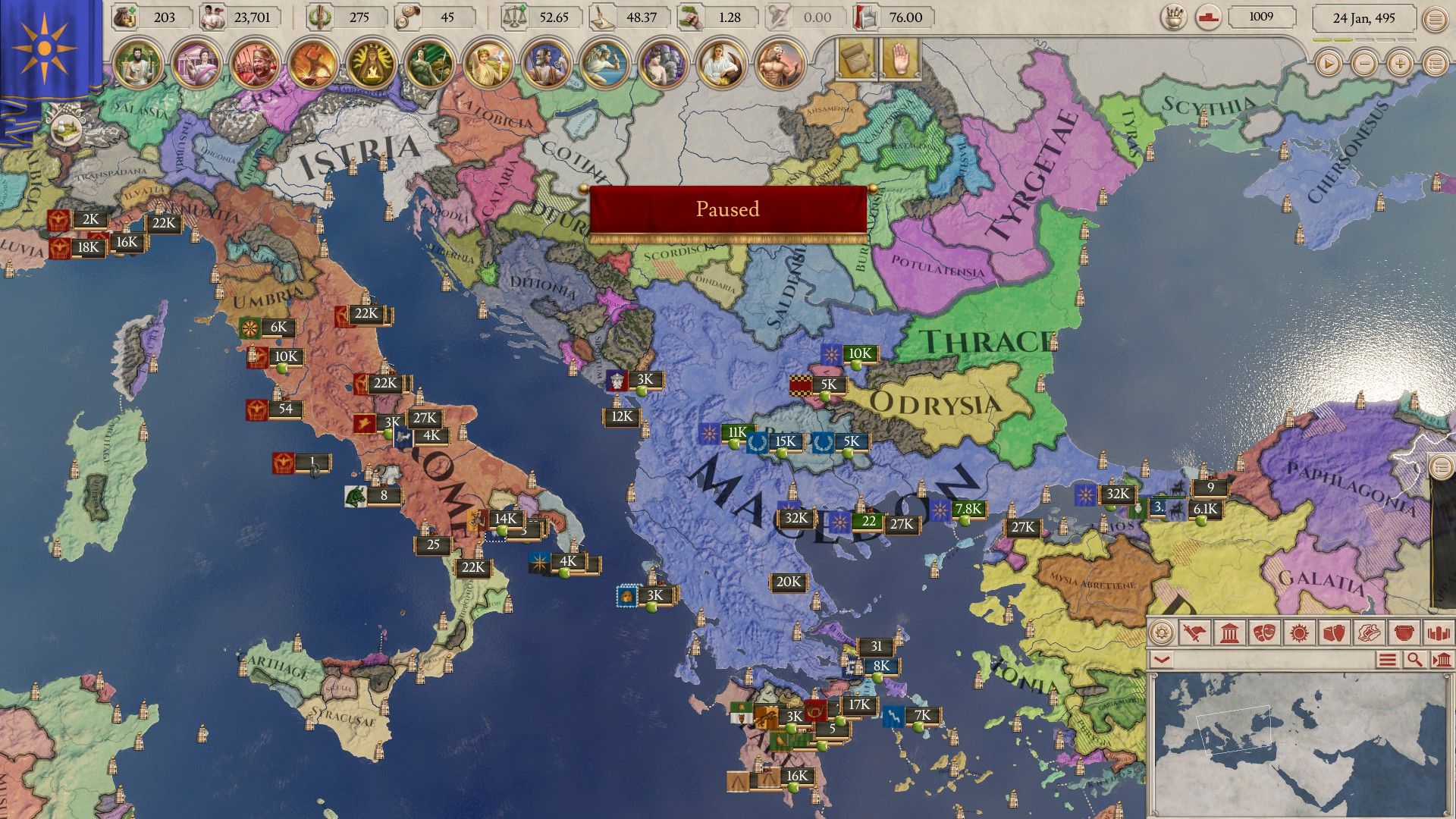Increase game speed with the plus button
Image resolution: width=1456 pixels, height=819 pixels.
[1400, 64]
